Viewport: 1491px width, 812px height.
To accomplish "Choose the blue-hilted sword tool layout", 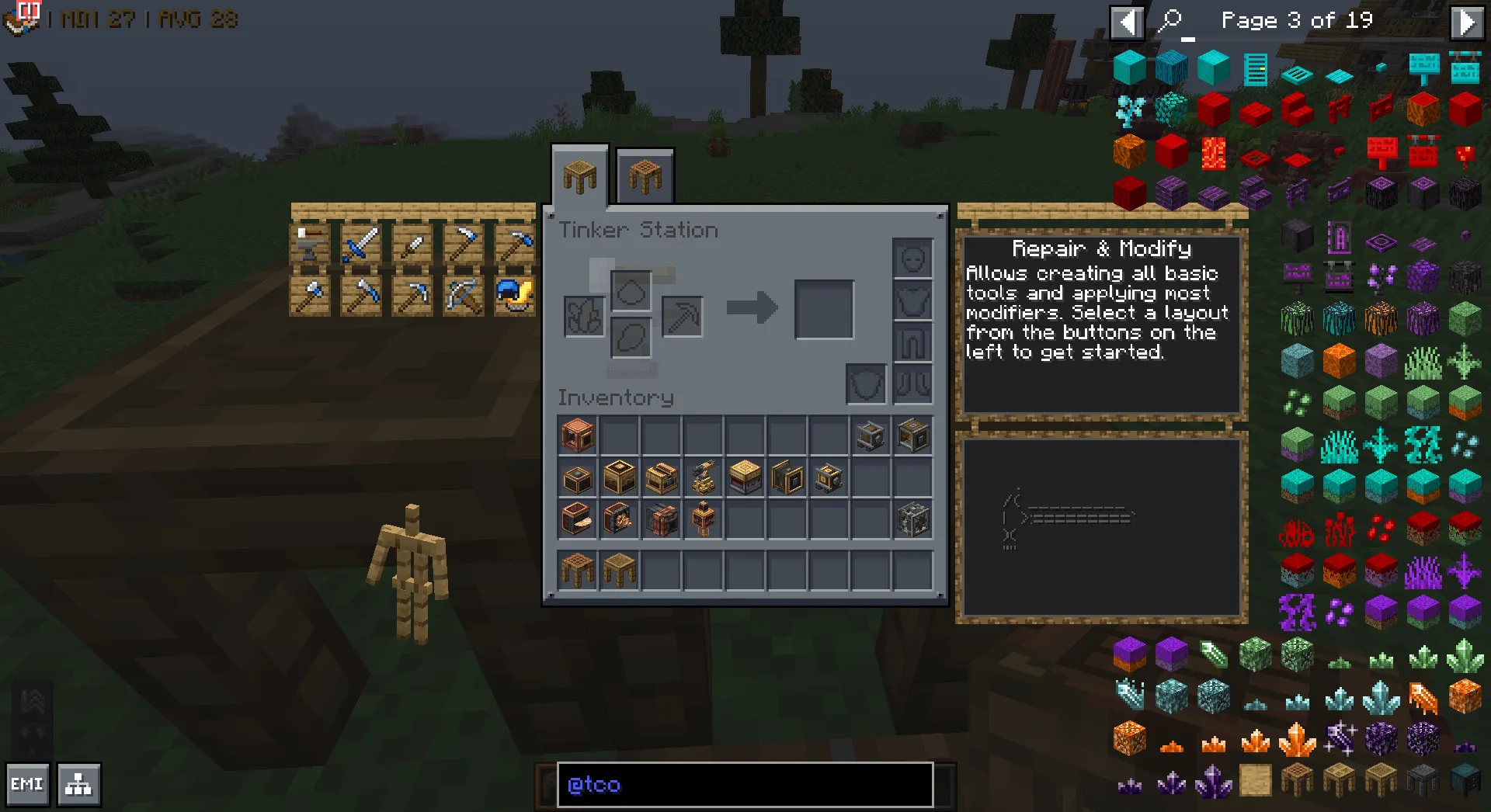I will click(x=361, y=245).
